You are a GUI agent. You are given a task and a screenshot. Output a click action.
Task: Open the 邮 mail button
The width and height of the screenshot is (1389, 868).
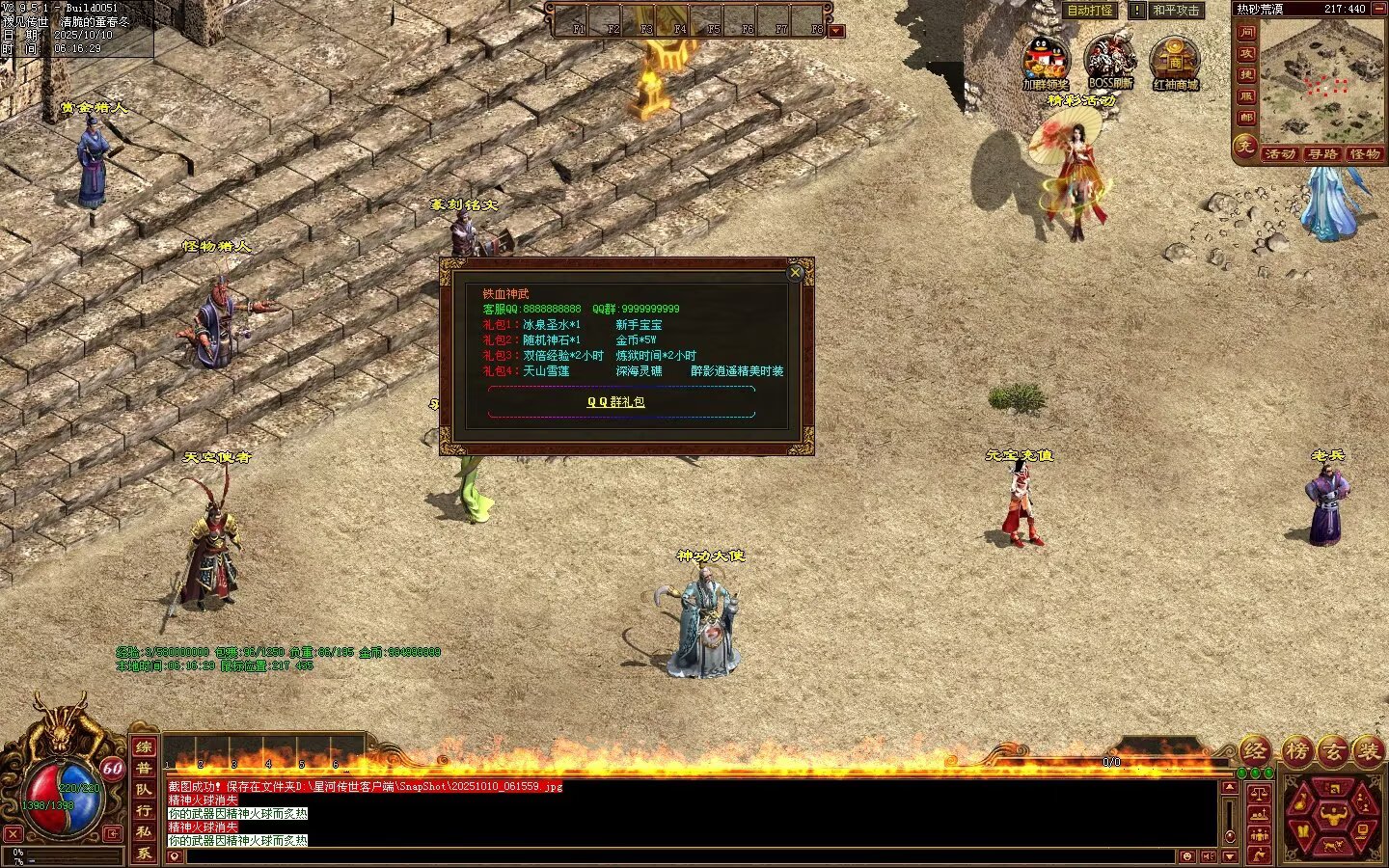click(x=1246, y=117)
